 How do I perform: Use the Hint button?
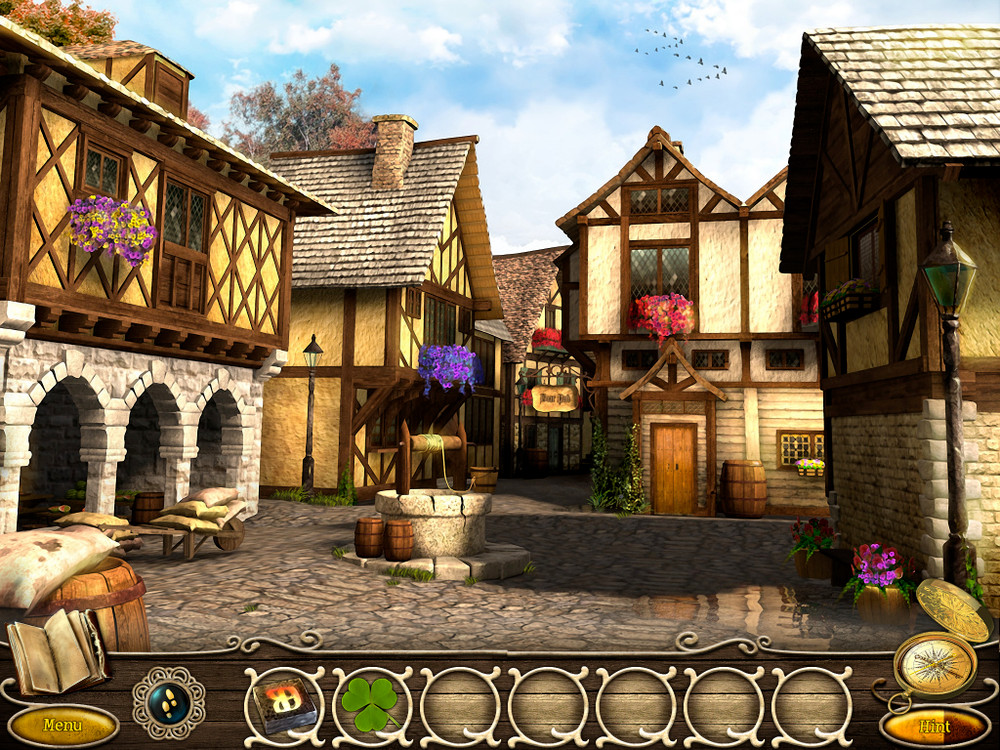935,727
